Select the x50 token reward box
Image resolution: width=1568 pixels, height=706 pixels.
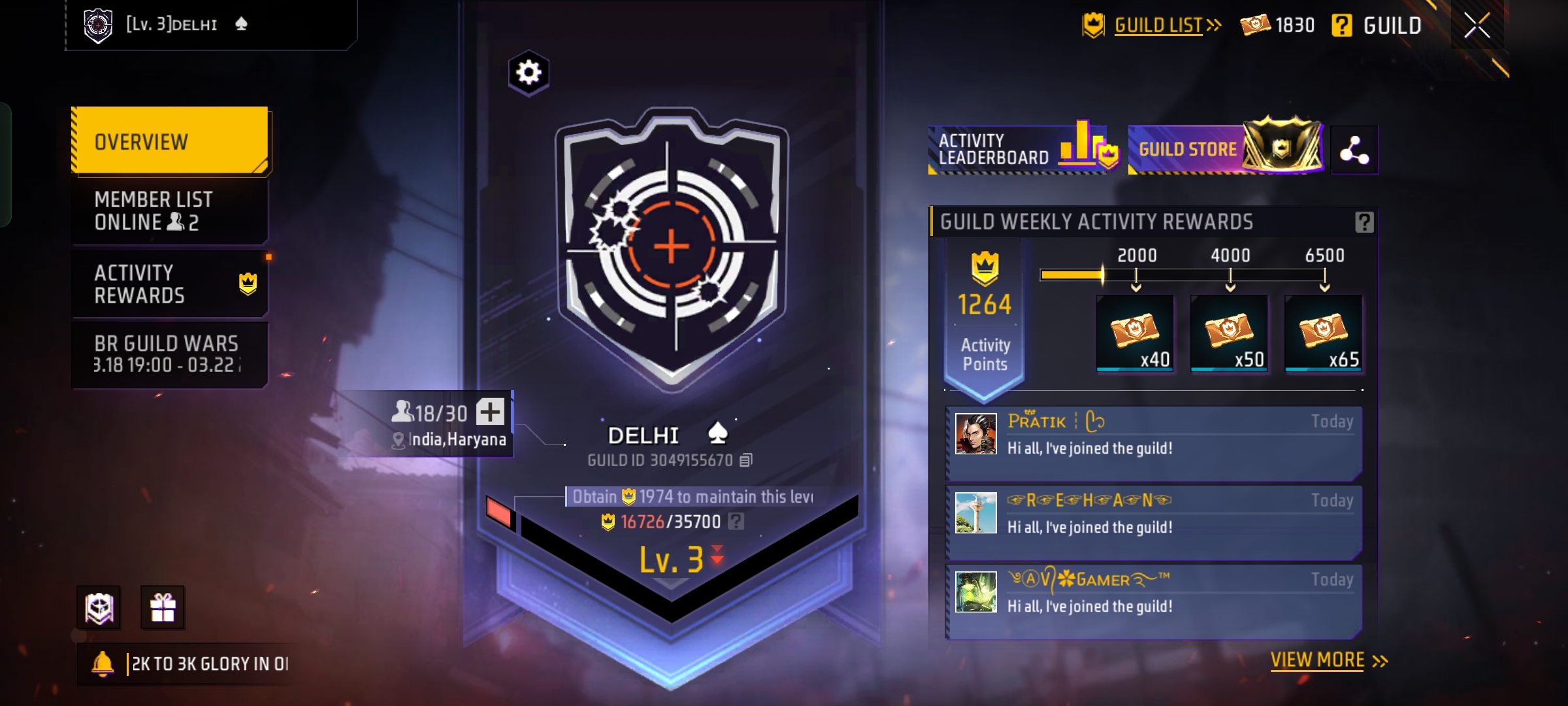coord(1230,333)
